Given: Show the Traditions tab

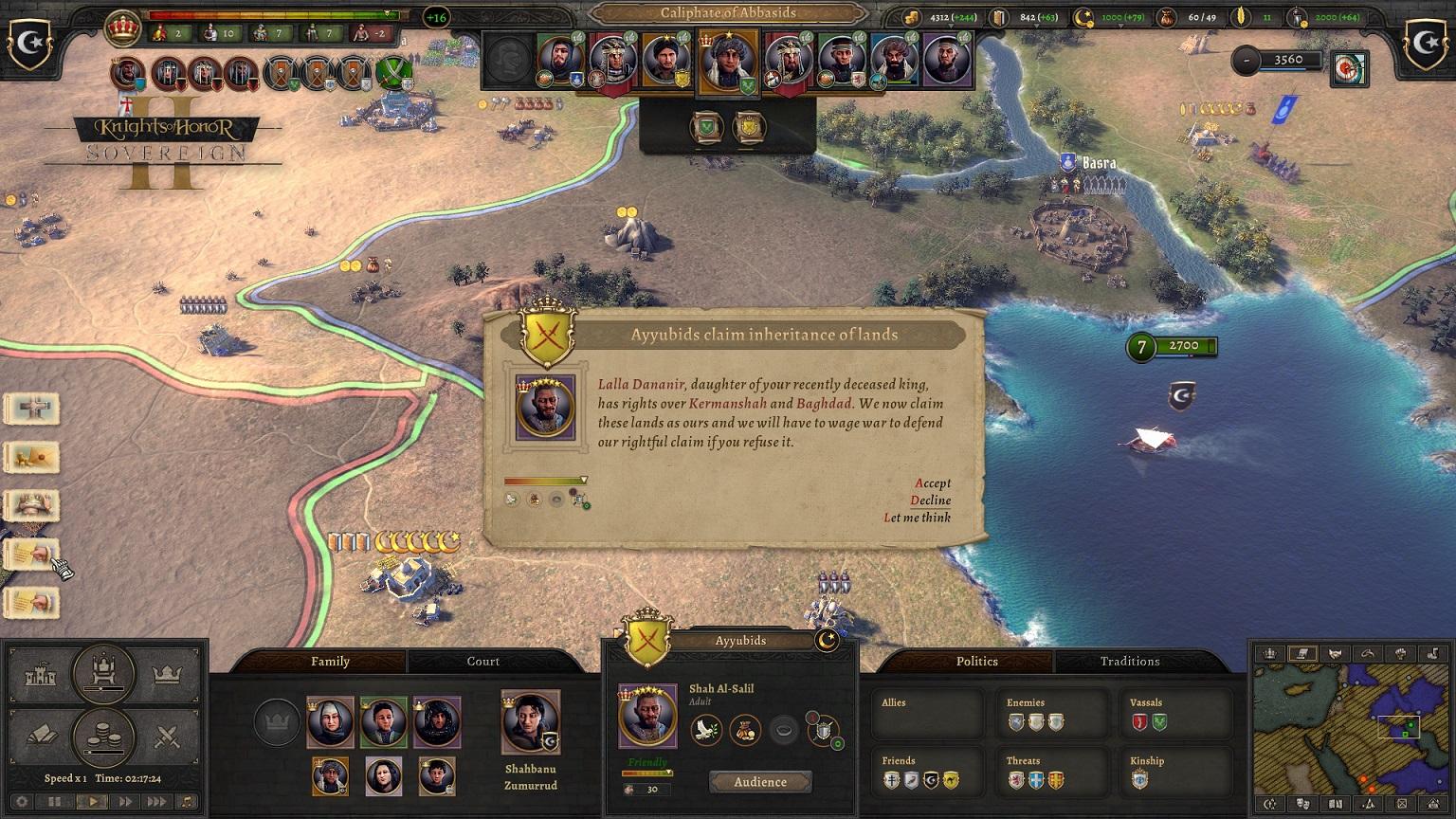Looking at the screenshot, I should [1129, 662].
